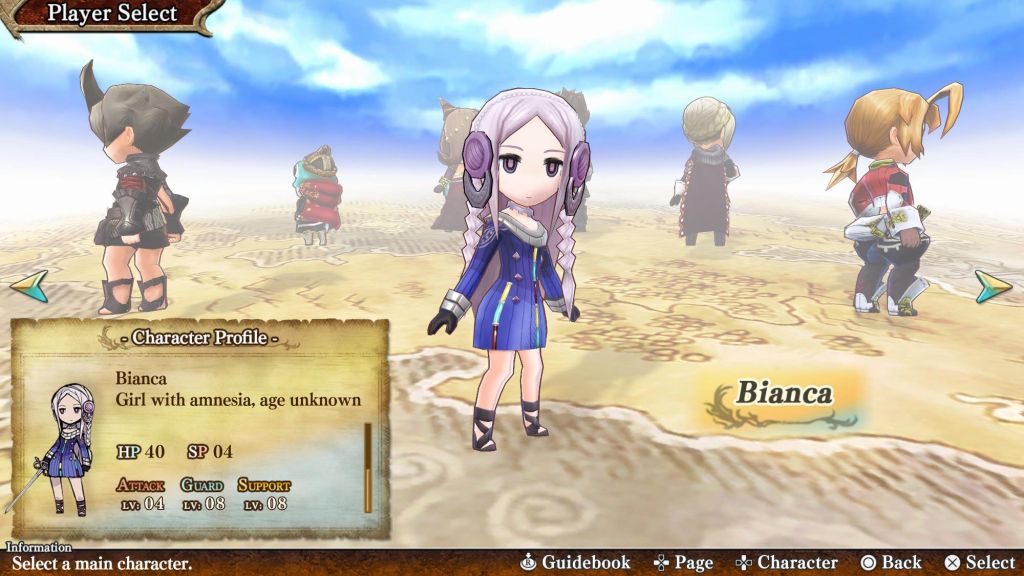Click the Character Profile panel scrollbar

coord(368,467)
